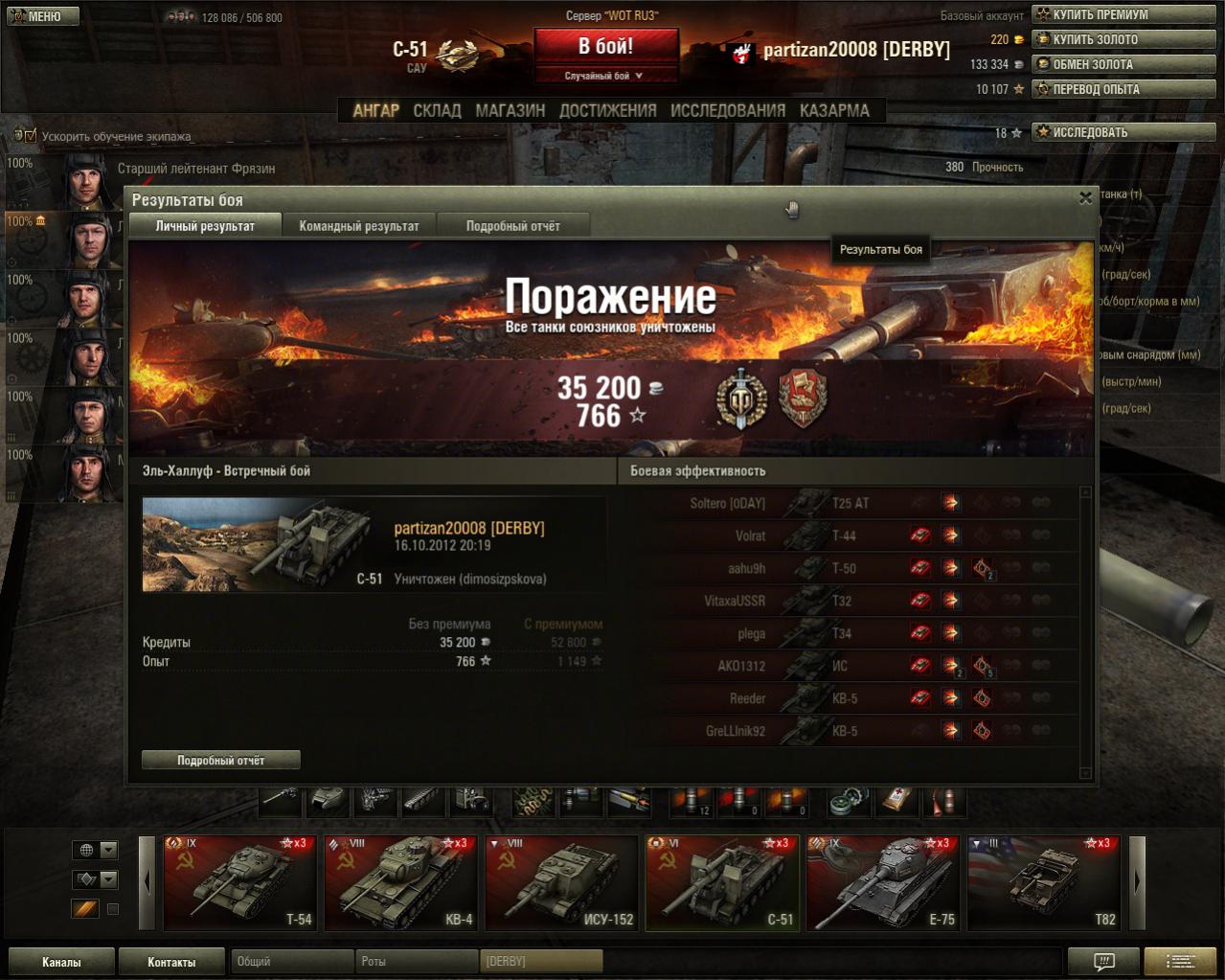Open Обмен золота exchange
This screenshot has width=1225, height=980.
point(1123,64)
